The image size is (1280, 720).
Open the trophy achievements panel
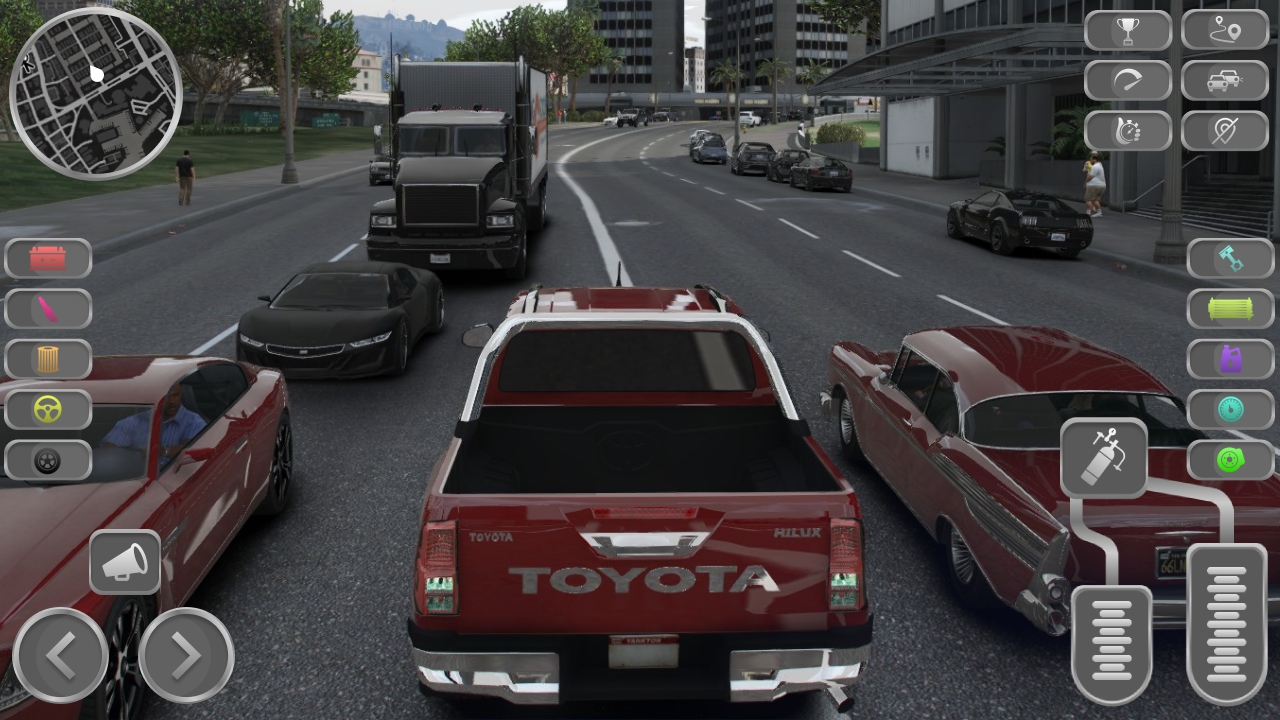pos(1128,30)
